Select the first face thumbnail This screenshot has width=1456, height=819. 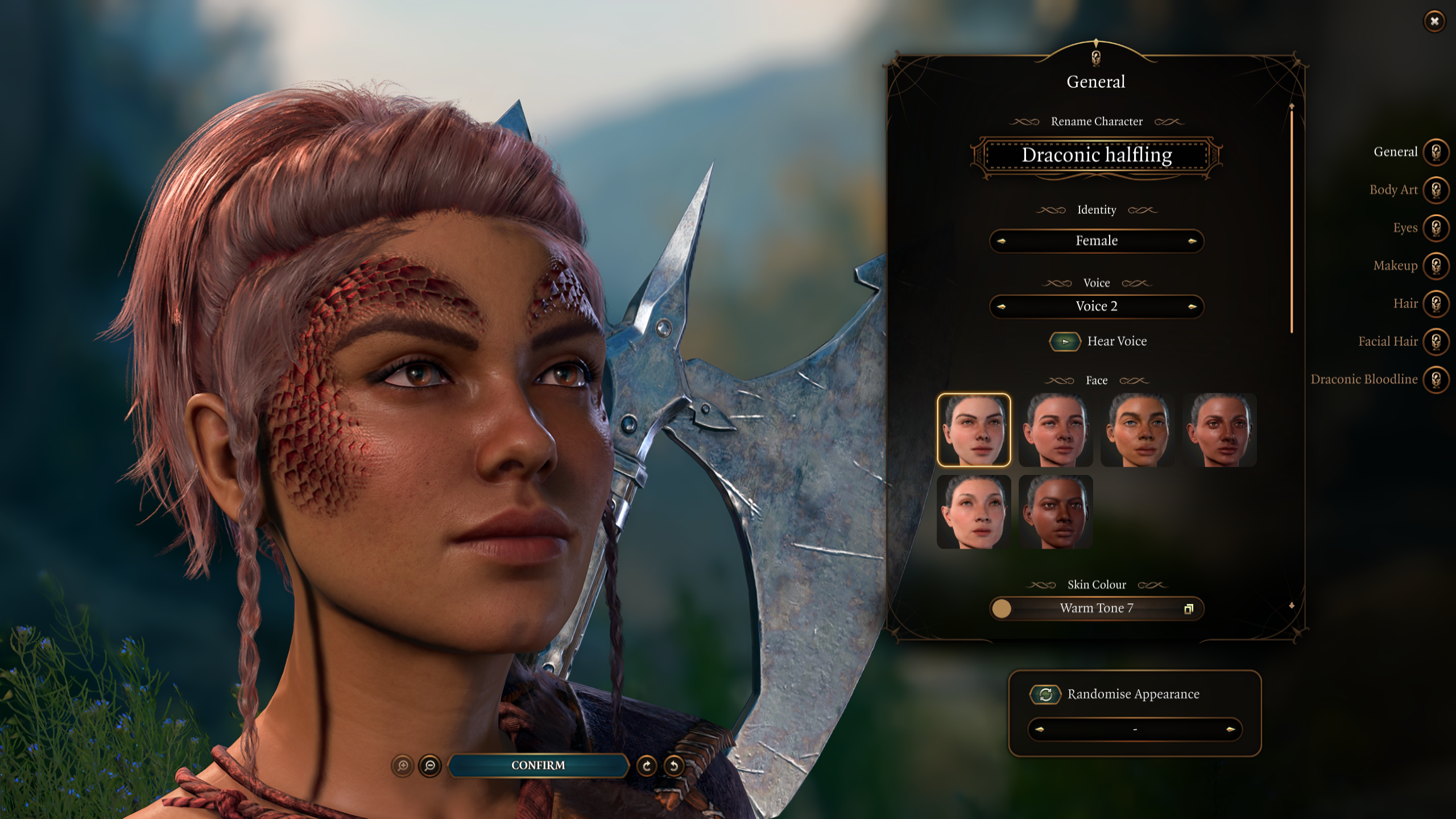coord(974,430)
